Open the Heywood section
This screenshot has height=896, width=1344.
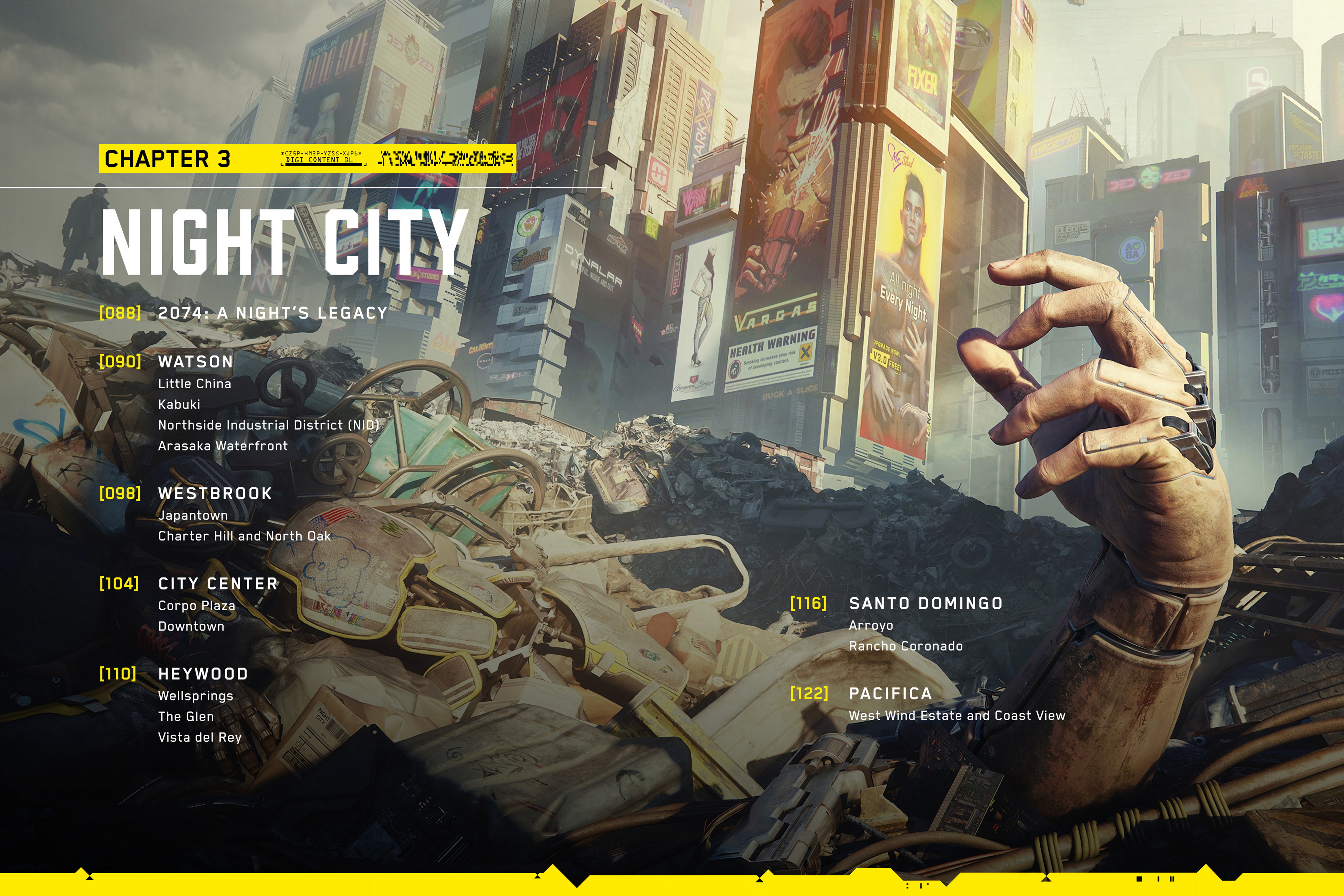(x=203, y=674)
